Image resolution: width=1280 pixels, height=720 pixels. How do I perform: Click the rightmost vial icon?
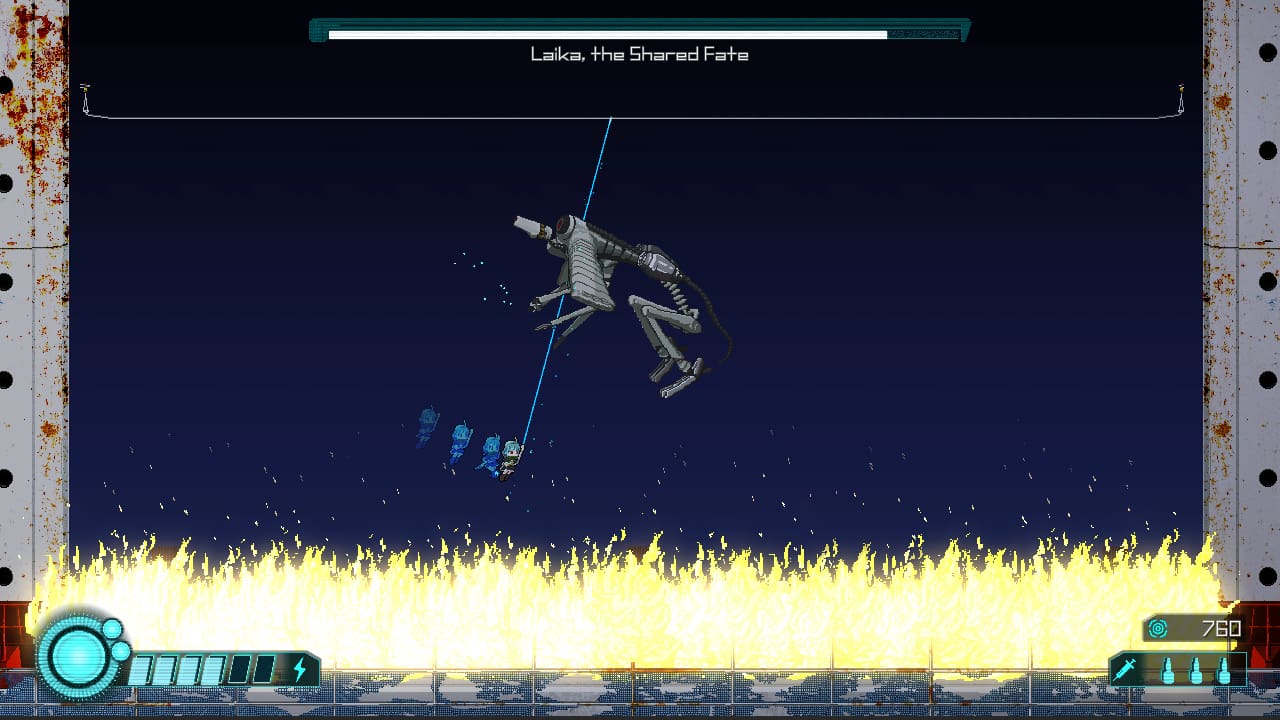(1224, 672)
